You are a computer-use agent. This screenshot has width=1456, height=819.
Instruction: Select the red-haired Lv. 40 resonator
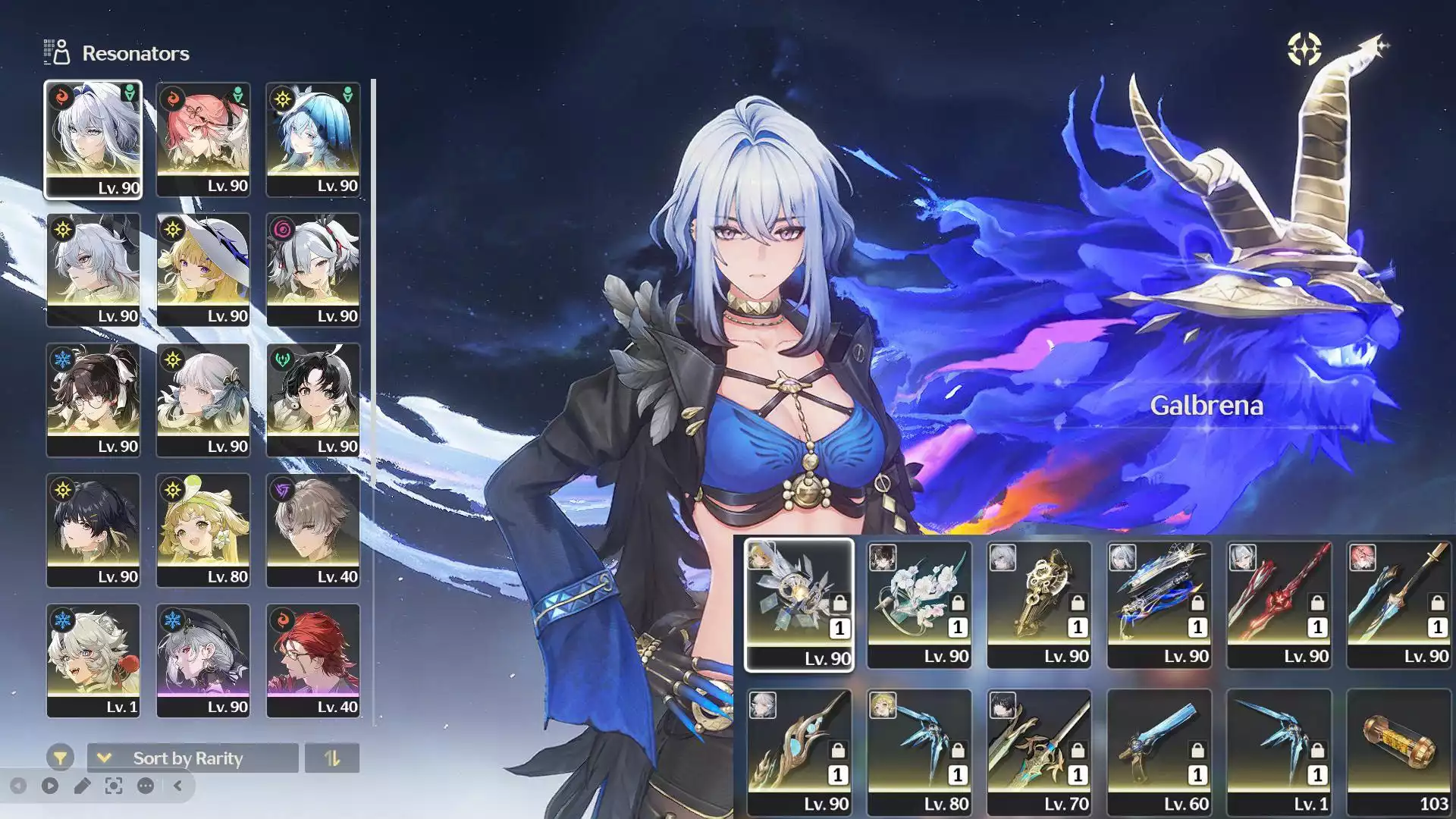pos(312,661)
